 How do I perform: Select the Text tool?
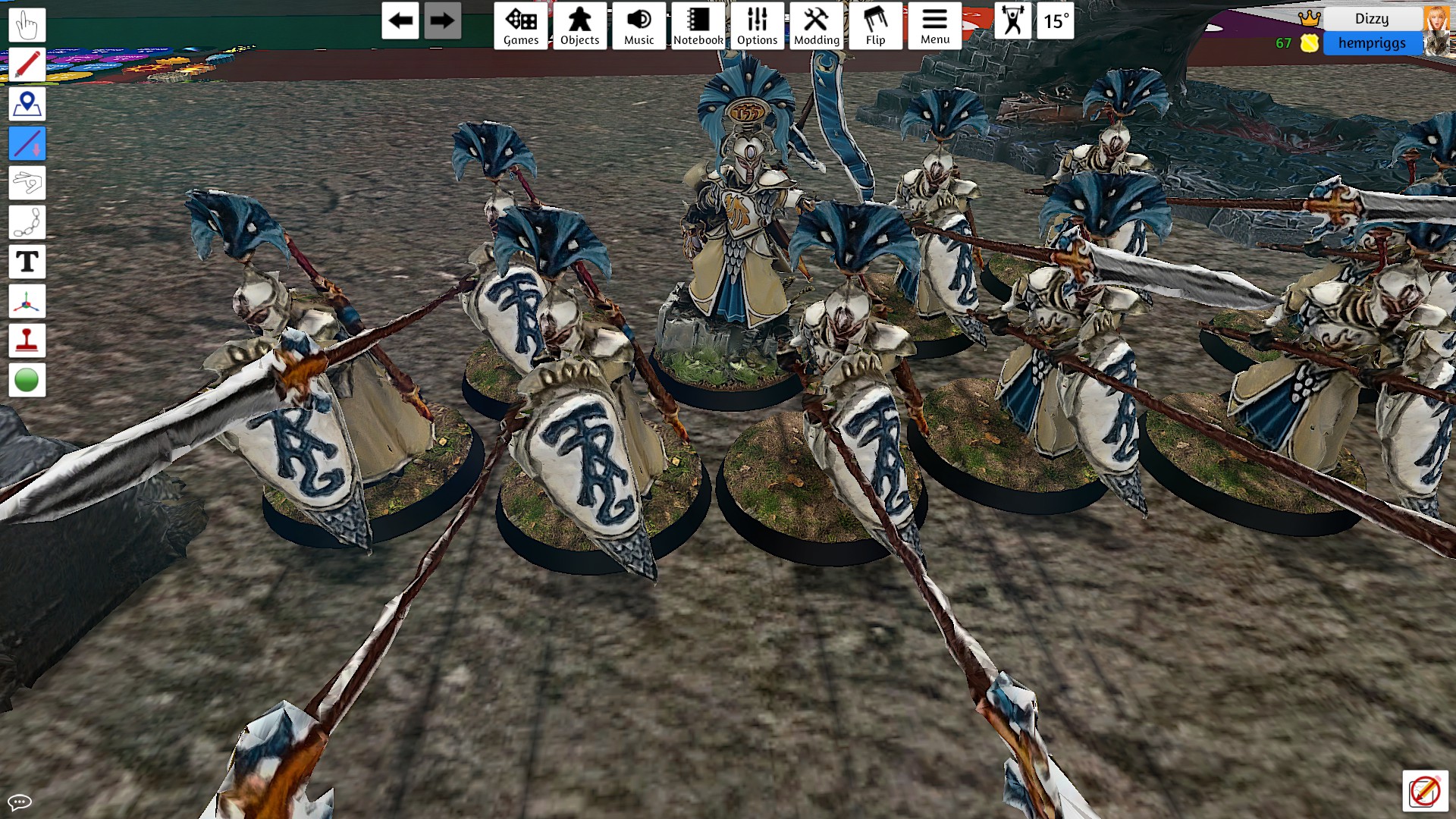tap(27, 262)
